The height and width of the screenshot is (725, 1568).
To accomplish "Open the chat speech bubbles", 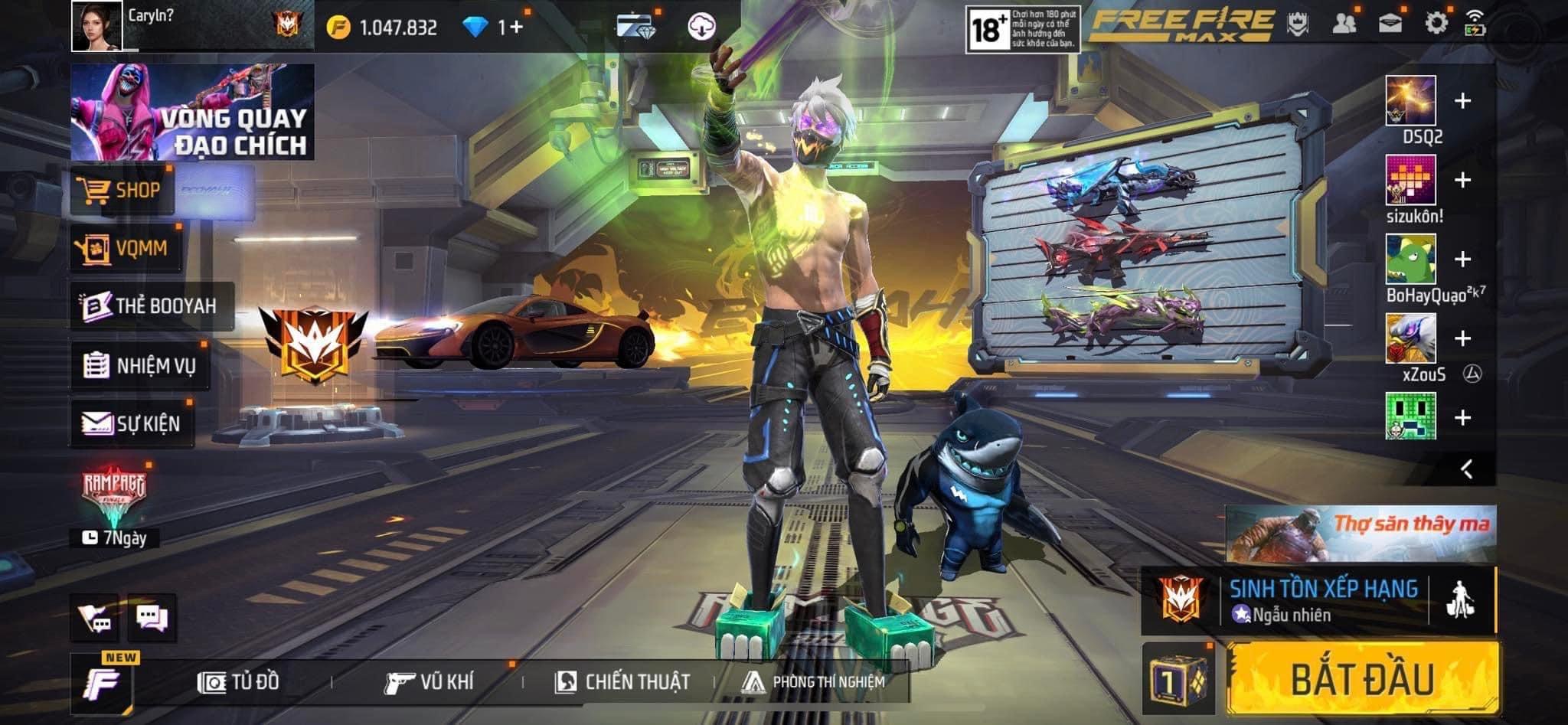I will 152,617.
